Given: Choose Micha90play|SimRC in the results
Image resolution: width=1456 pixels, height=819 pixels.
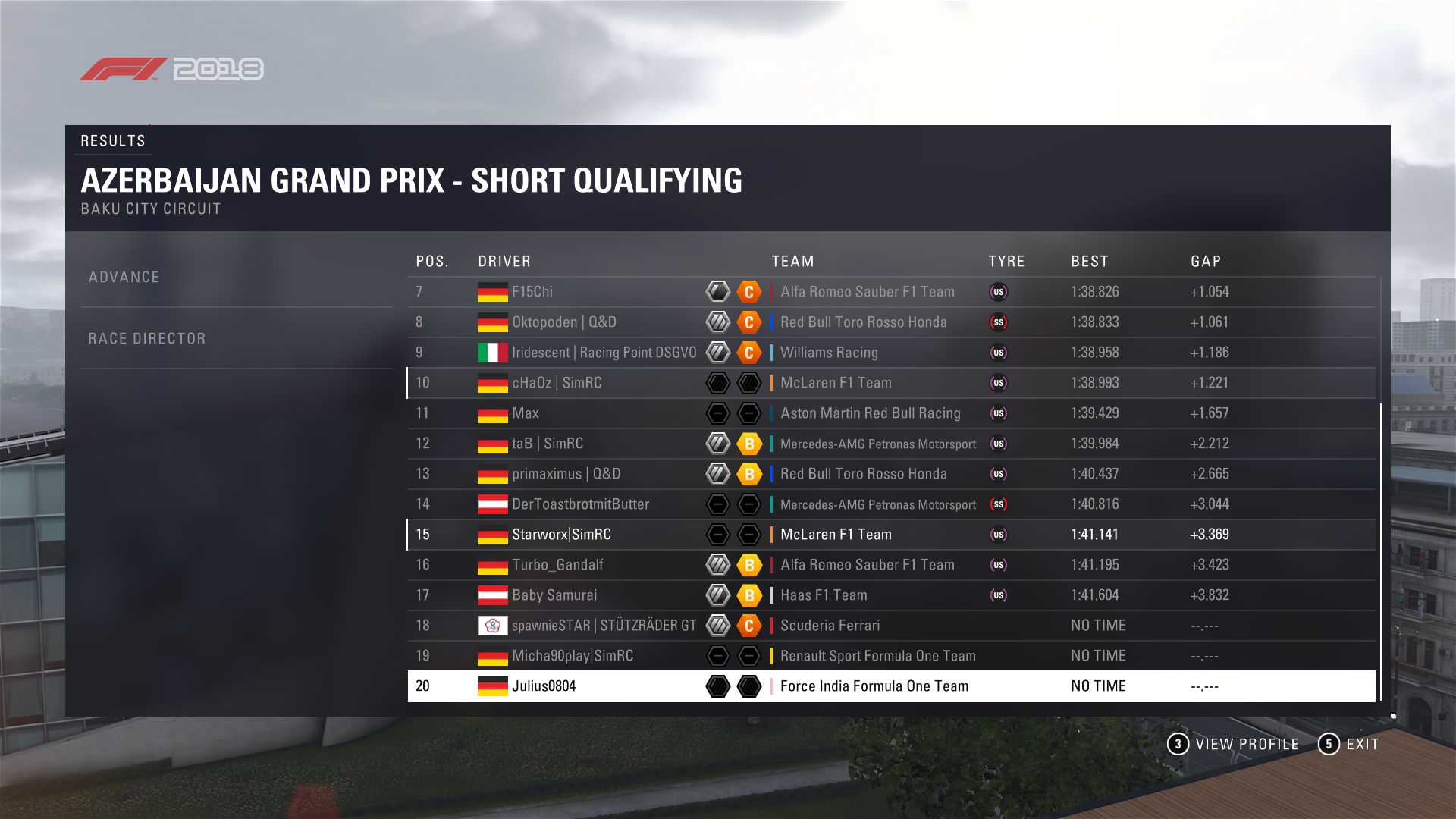Looking at the screenshot, I should [573, 656].
